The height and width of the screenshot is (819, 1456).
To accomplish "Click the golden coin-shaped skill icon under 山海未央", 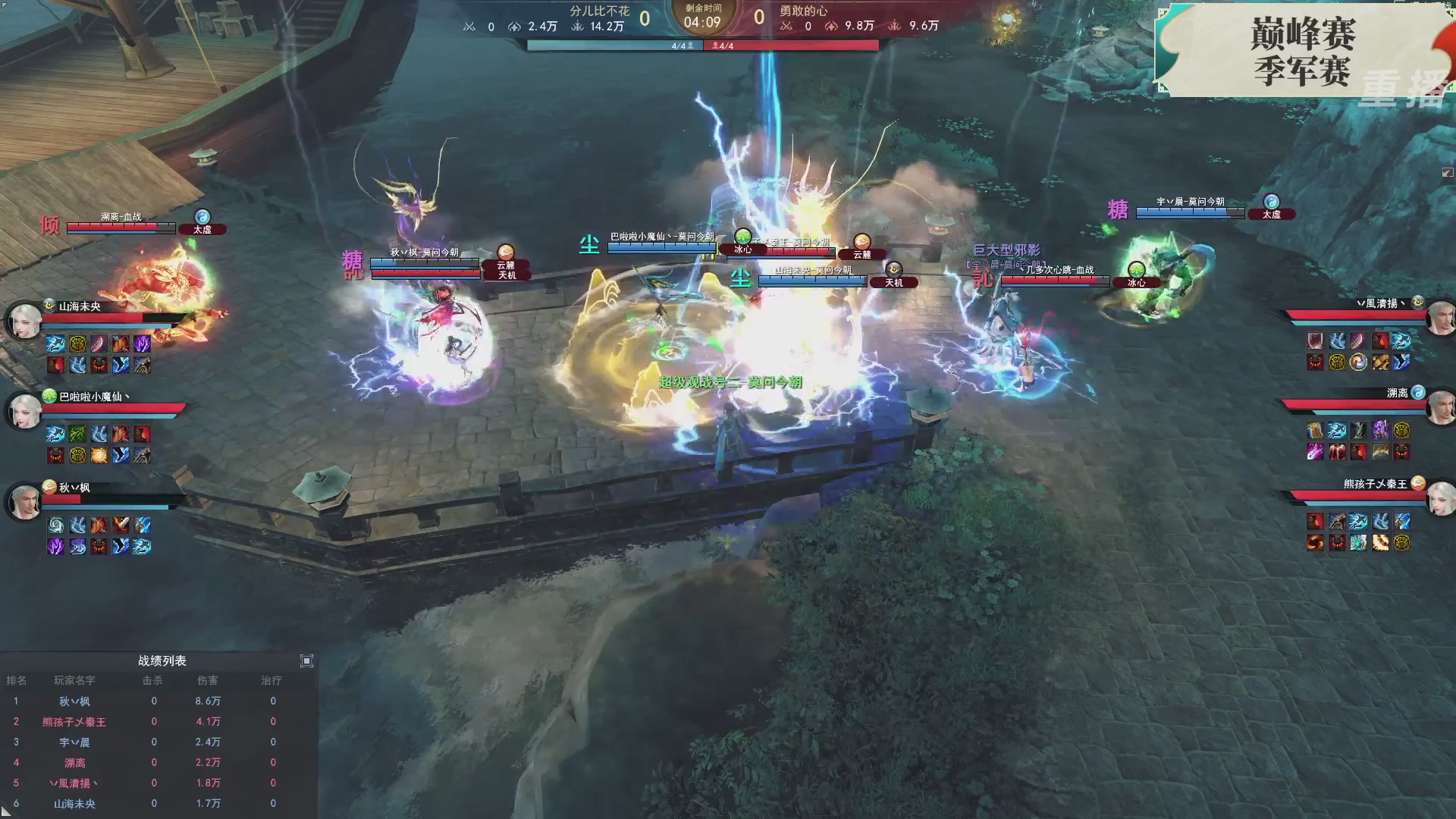I will click(x=77, y=345).
